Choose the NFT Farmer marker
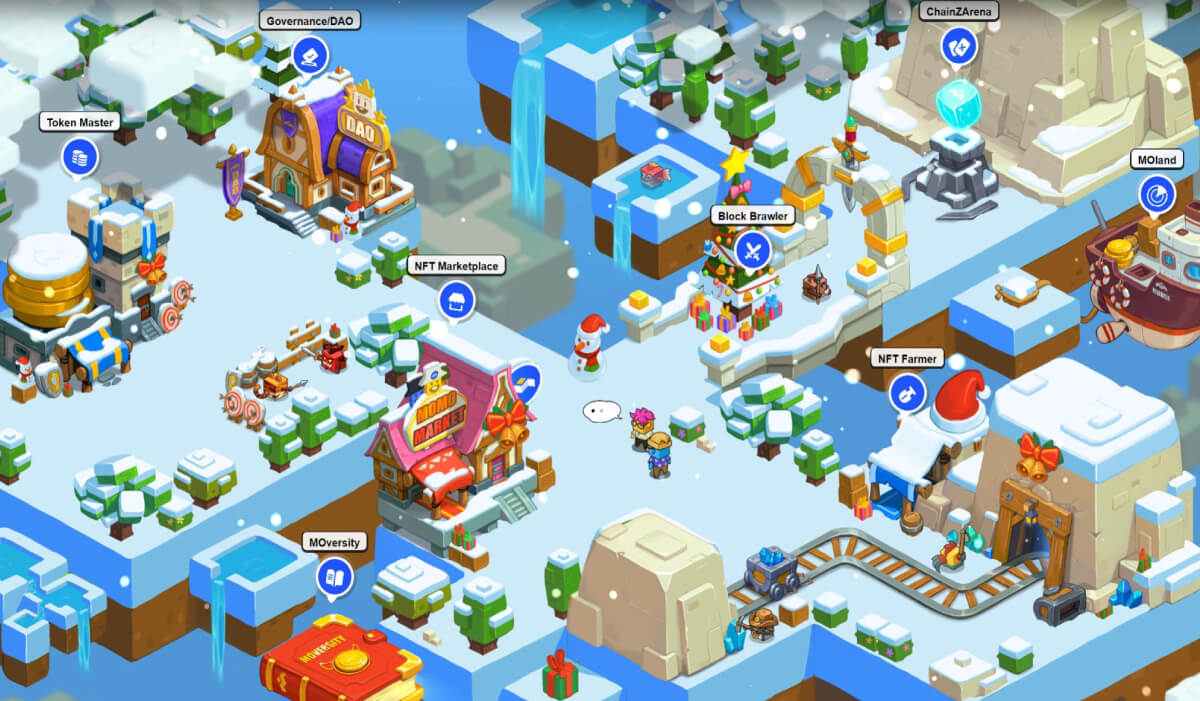The image size is (1200, 701). (x=907, y=392)
